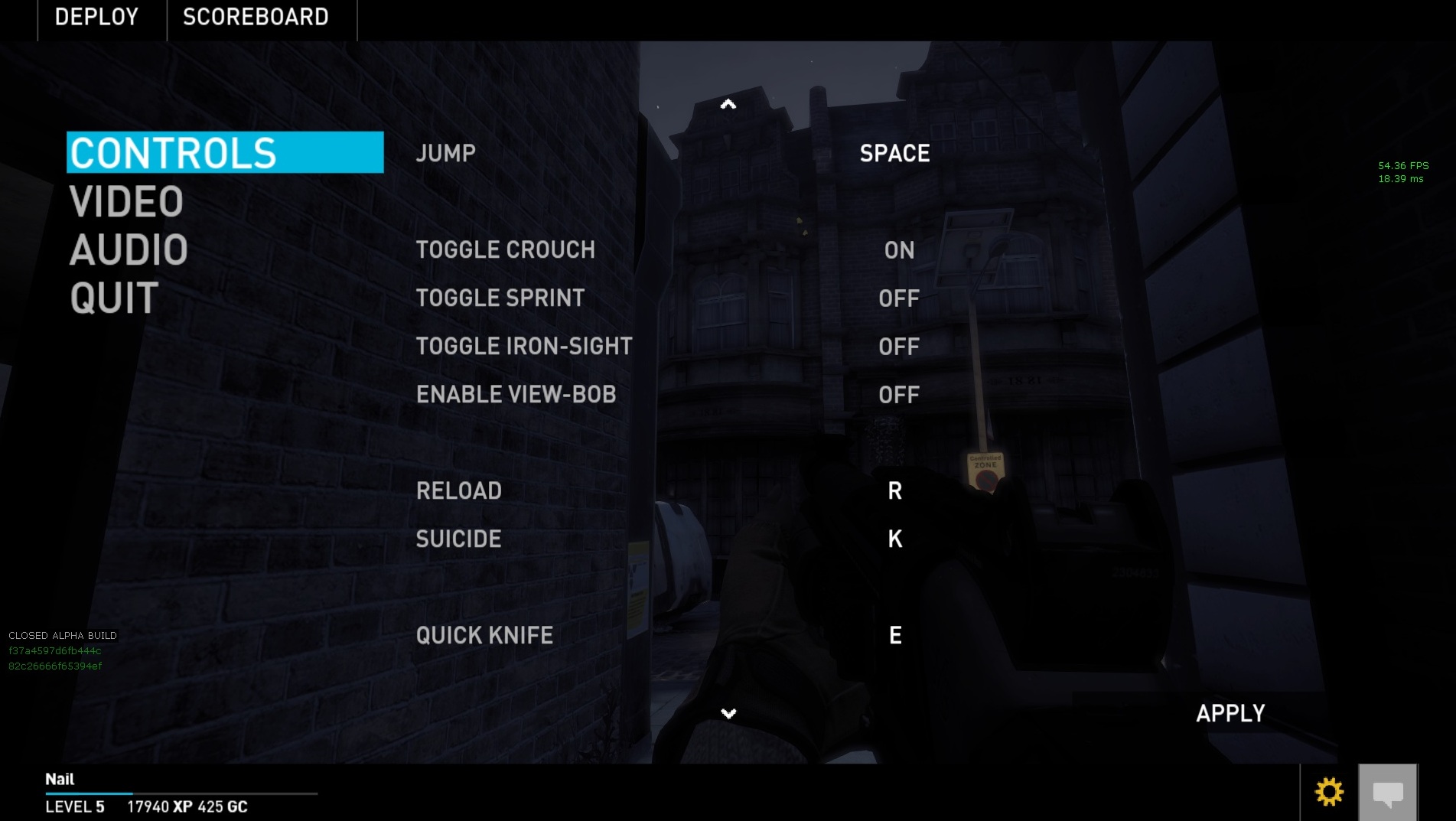Toggle Crouch setting currently ON
This screenshot has width=1456, height=821.
[x=899, y=250]
